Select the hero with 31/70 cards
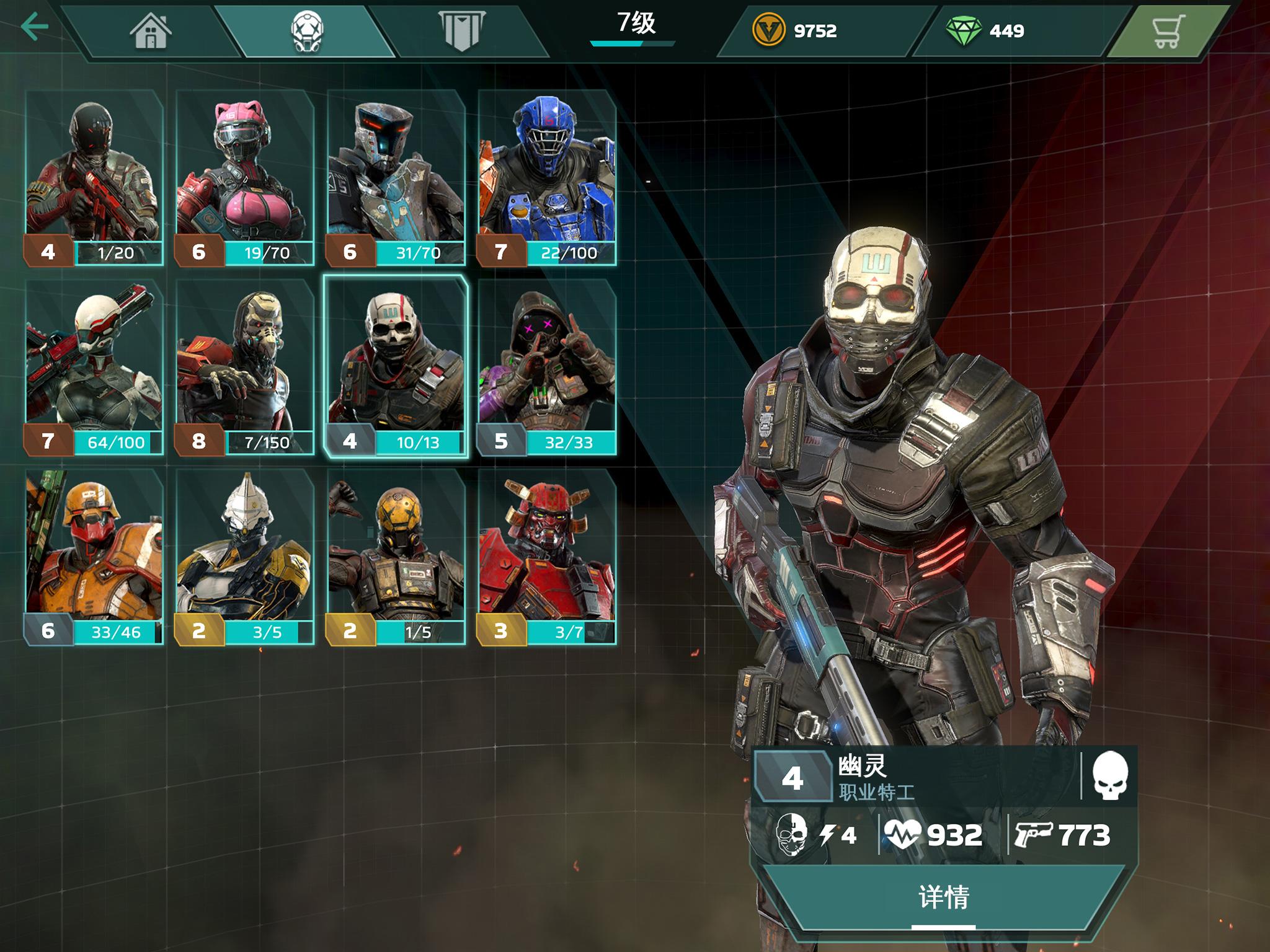This screenshot has width=1270, height=952. click(x=396, y=177)
